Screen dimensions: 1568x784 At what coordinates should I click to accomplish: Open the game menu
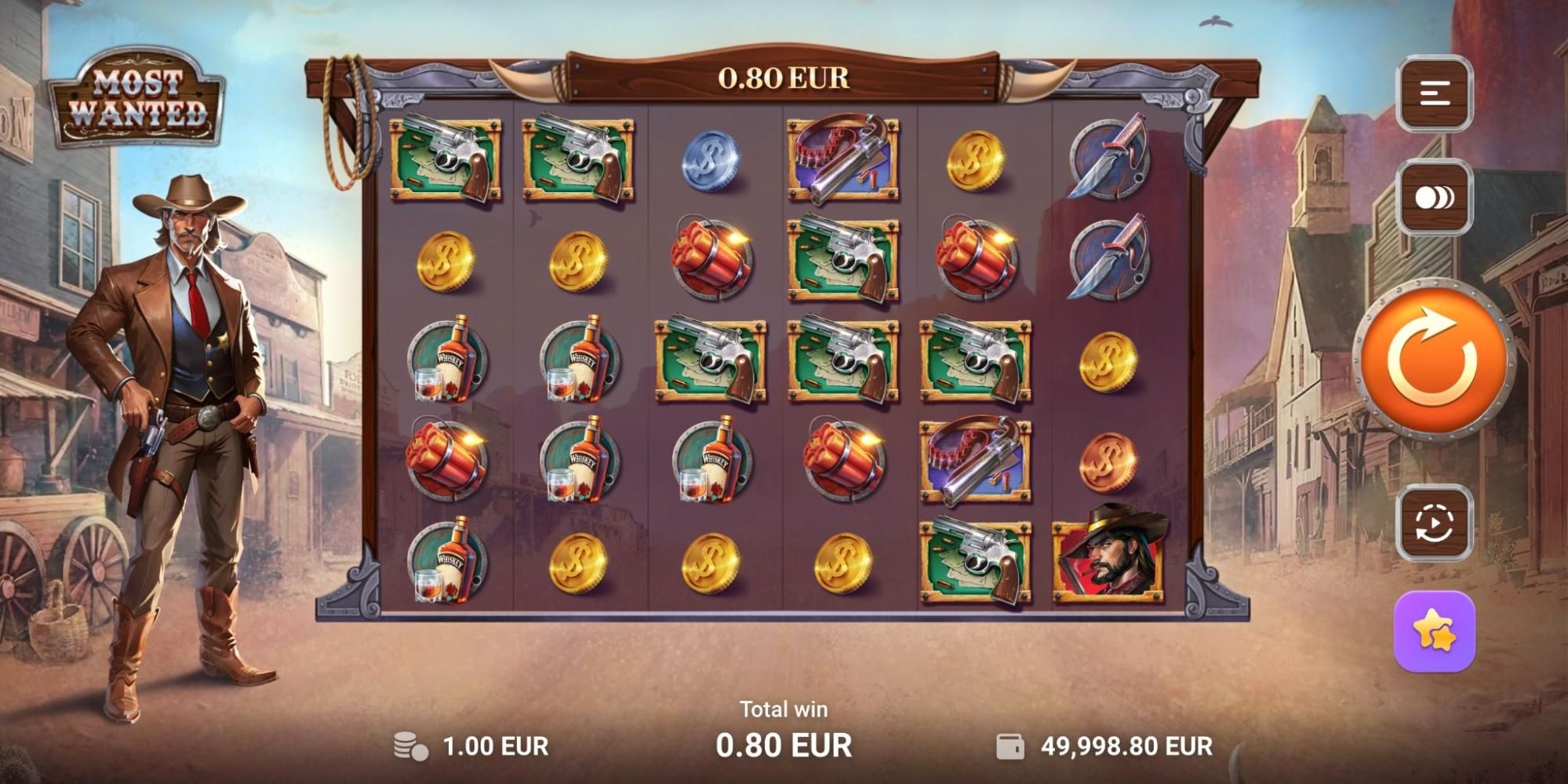(1435, 93)
